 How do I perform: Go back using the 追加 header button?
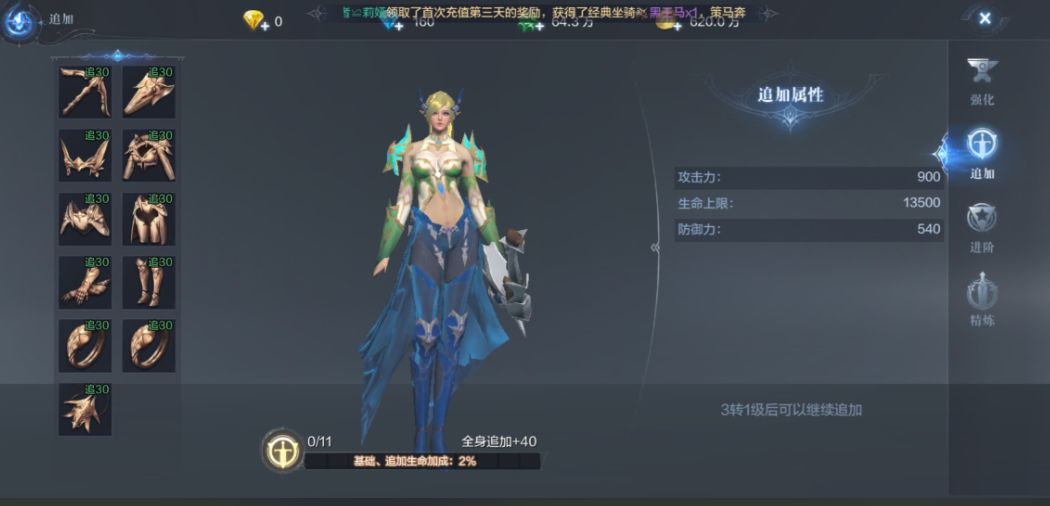coord(20,20)
